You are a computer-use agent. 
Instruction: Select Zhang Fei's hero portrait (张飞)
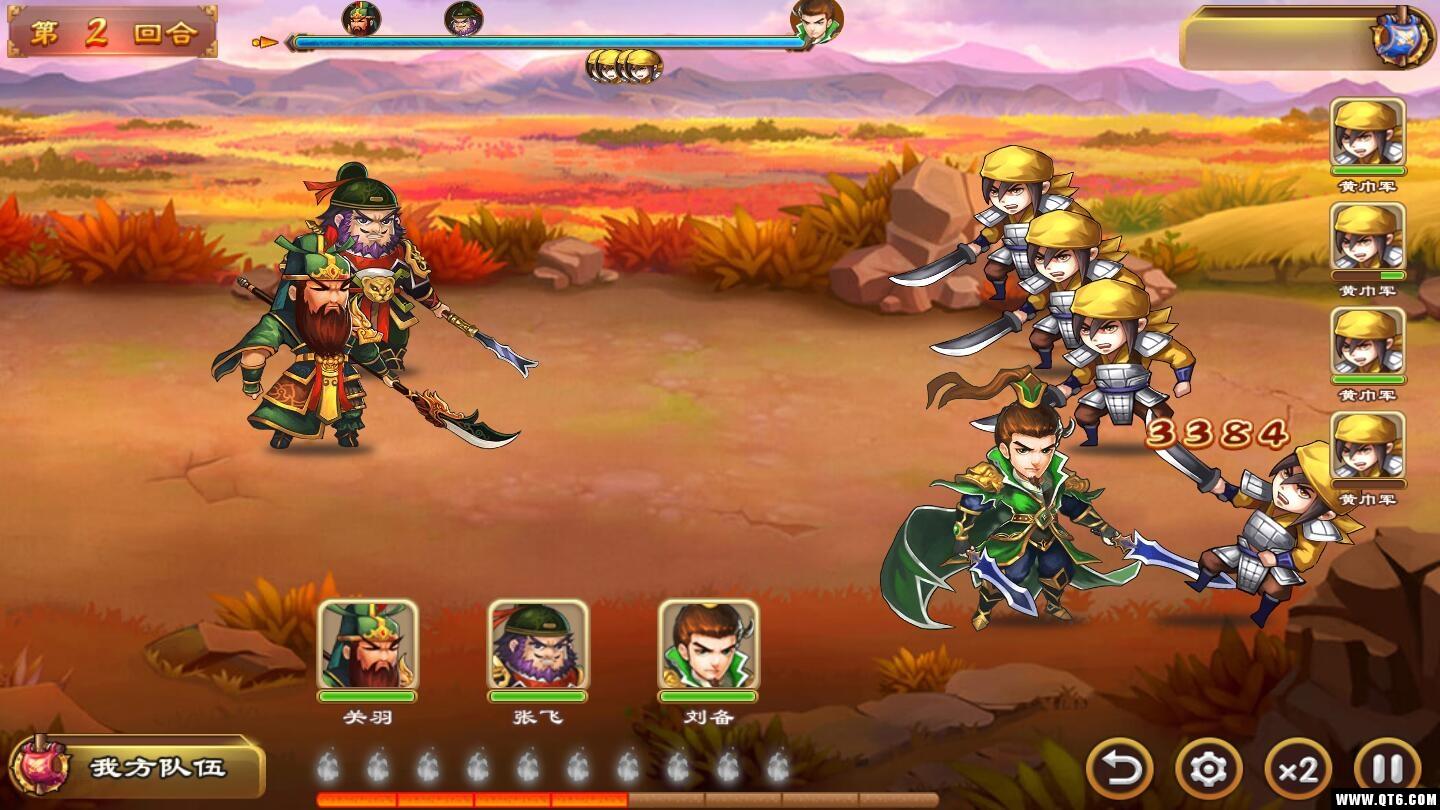click(x=538, y=645)
